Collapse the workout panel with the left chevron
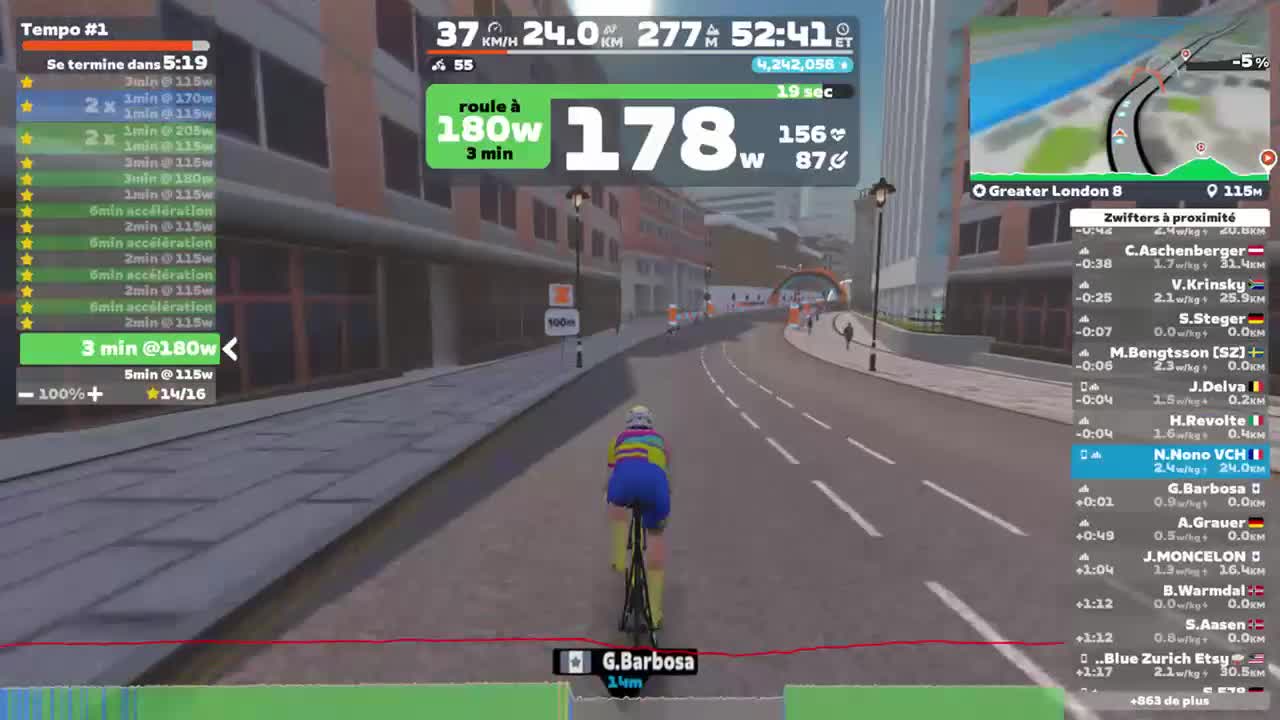The width and height of the screenshot is (1280, 720). (229, 350)
